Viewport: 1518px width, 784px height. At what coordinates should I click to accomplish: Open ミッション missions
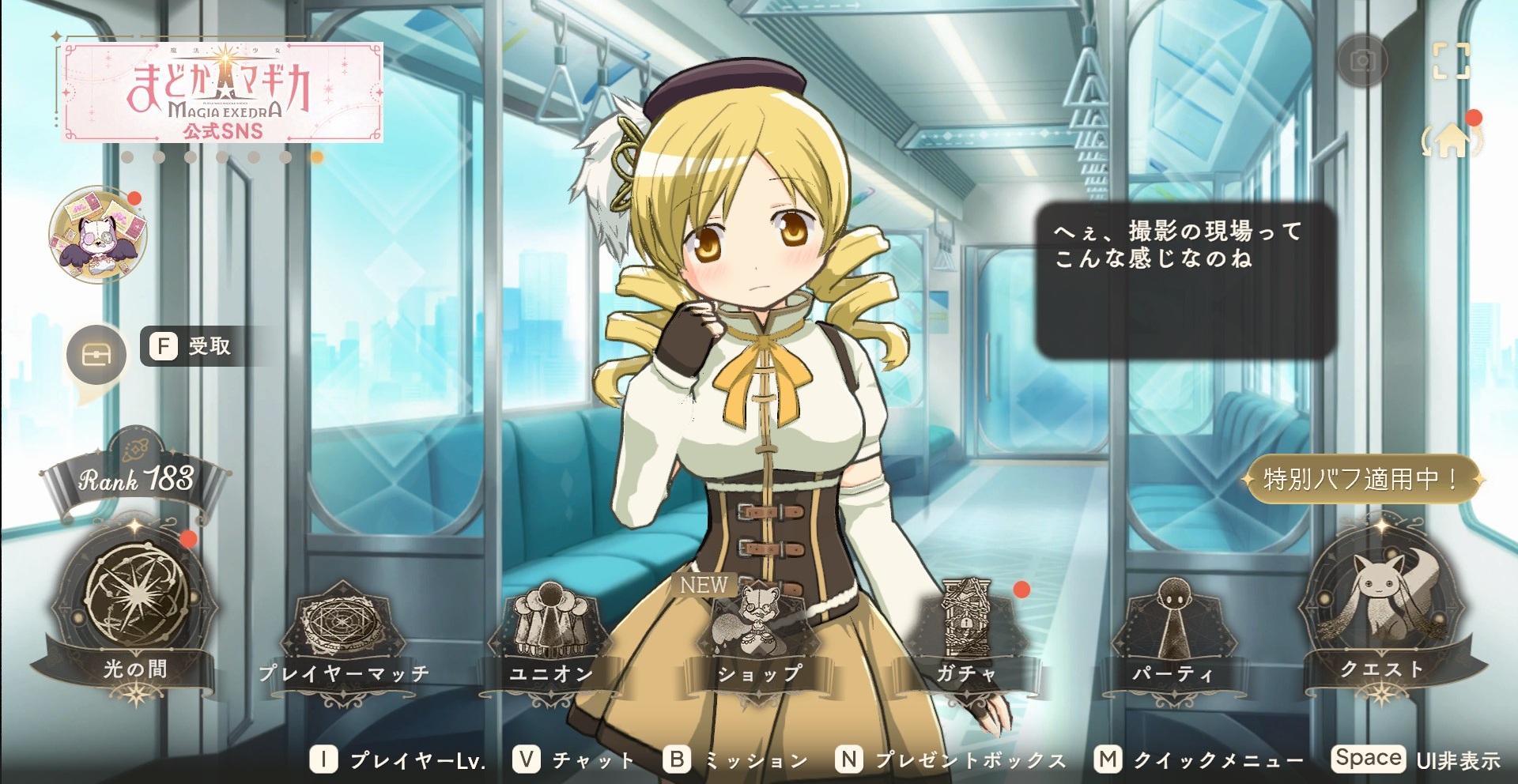click(x=735, y=760)
